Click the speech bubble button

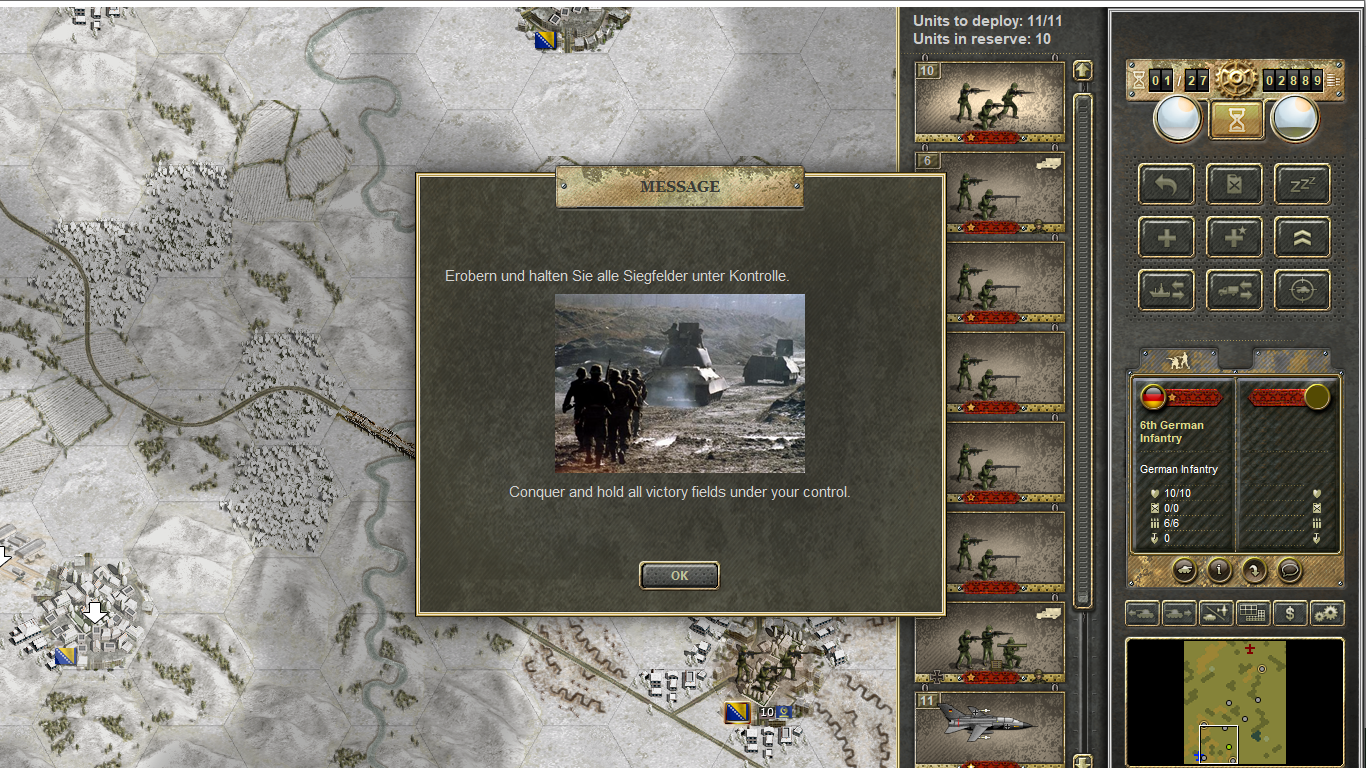[1290, 570]
